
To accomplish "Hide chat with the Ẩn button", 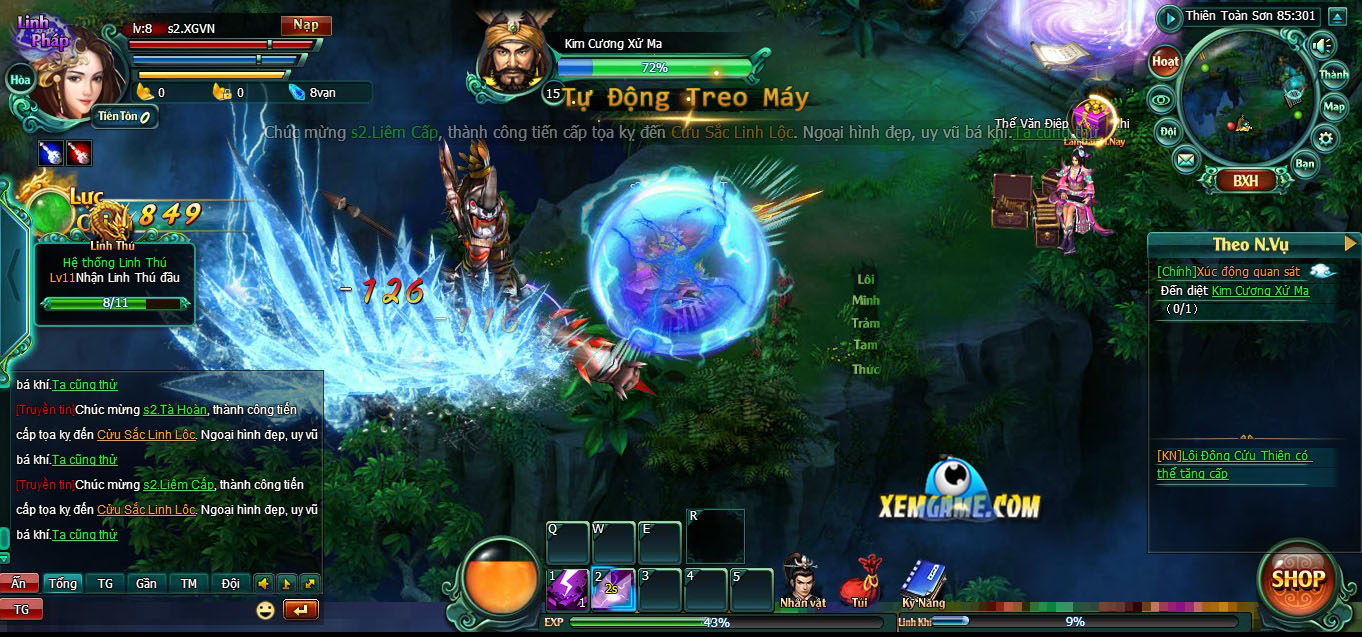I will (19, 583).
